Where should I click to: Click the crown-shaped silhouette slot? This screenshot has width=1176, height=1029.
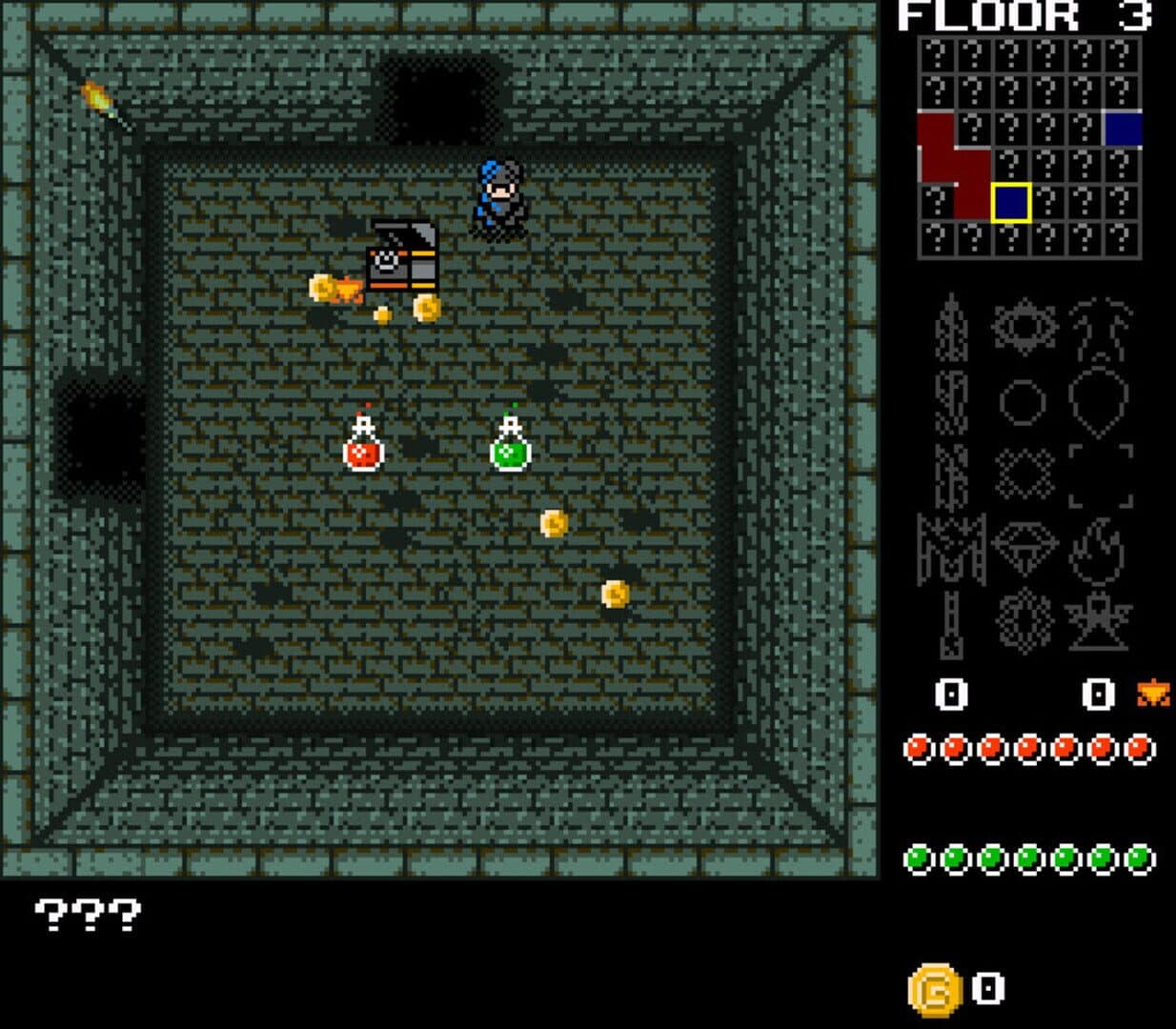pos(950,551)
